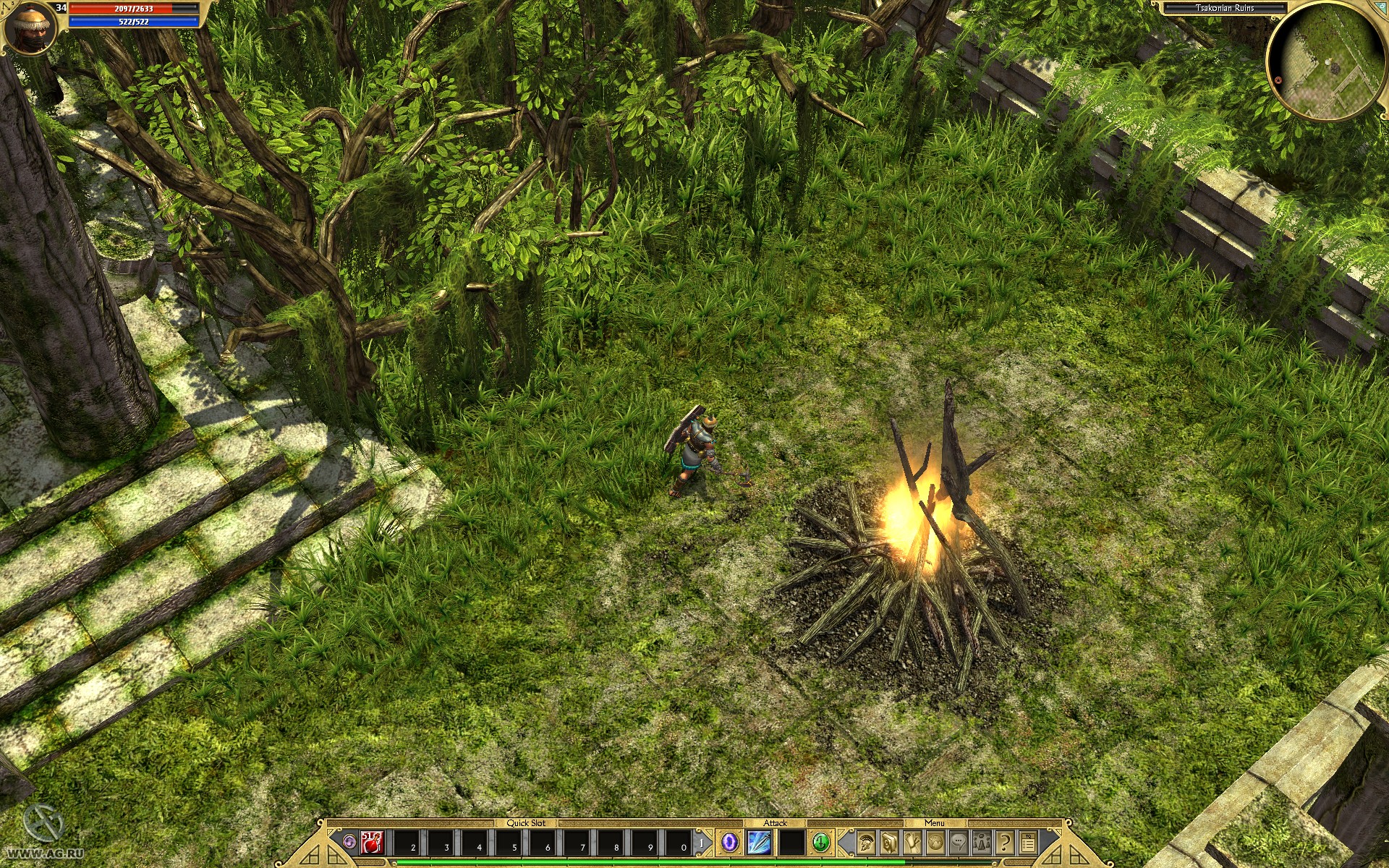Click the Attack bar label
Screen dimensions: 1389x868
[x=777, y=822]
